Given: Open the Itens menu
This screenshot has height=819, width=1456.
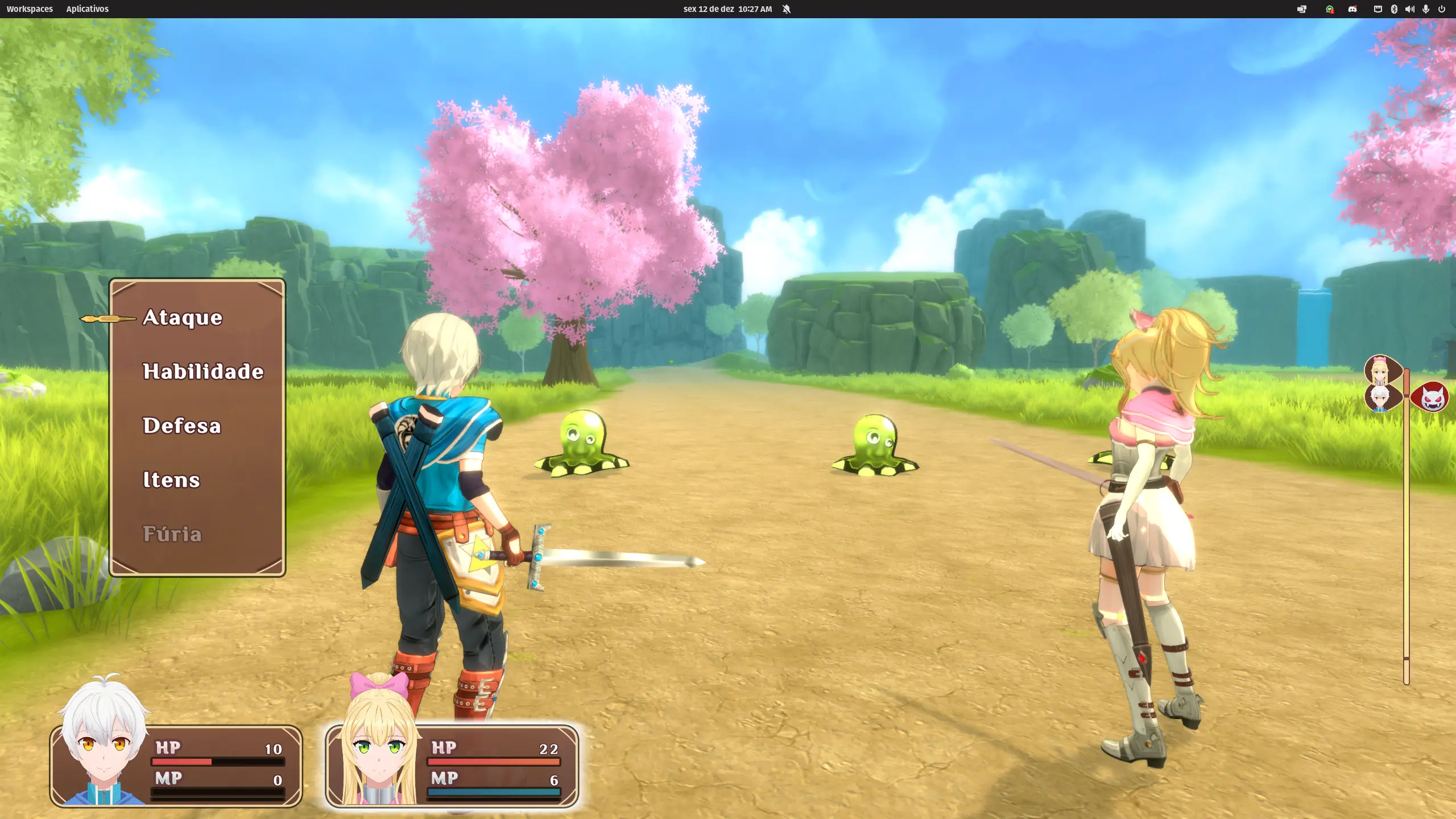Looking at the screenshot, I should coord(171,479).
